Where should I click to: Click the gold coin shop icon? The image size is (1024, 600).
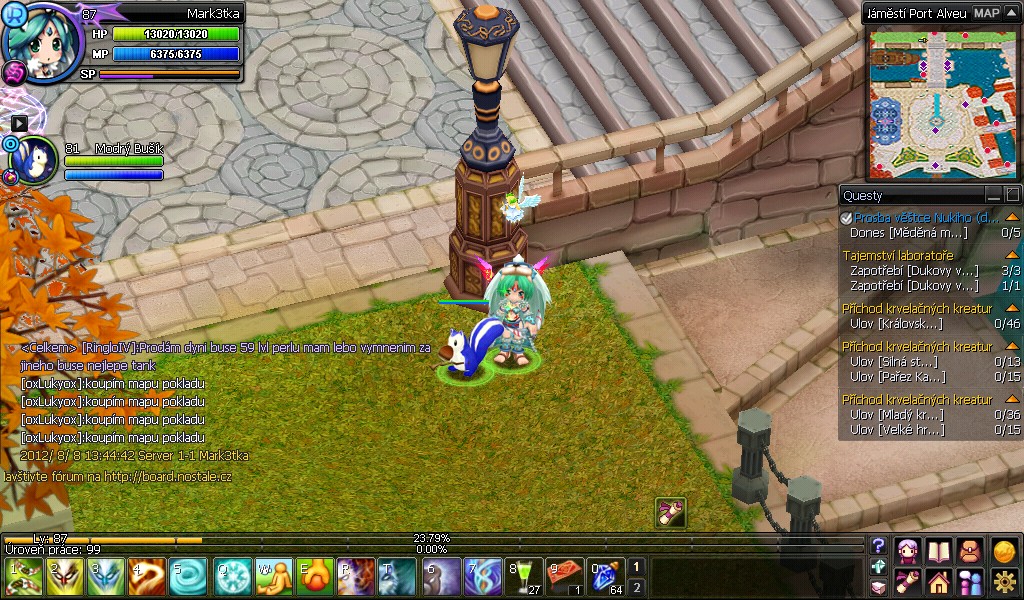[1004, 550]
